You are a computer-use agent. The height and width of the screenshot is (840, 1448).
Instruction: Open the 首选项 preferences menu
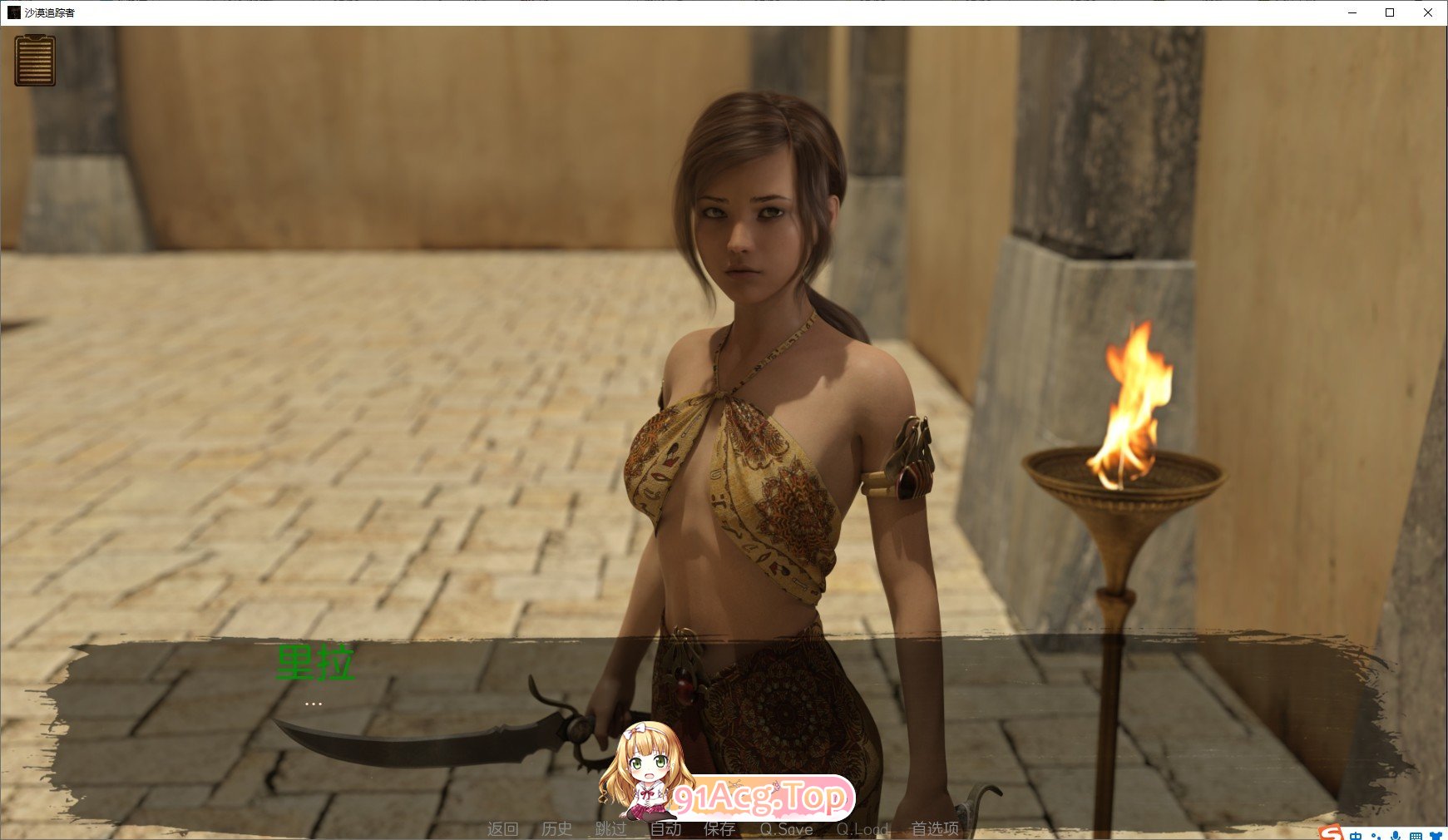[x=936, y=828]
